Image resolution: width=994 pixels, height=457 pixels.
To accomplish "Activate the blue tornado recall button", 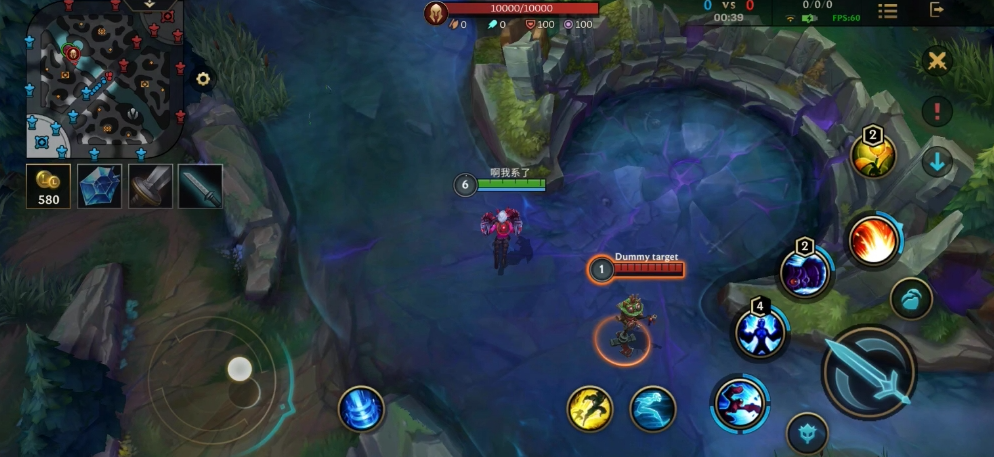I will coord(361,409).
